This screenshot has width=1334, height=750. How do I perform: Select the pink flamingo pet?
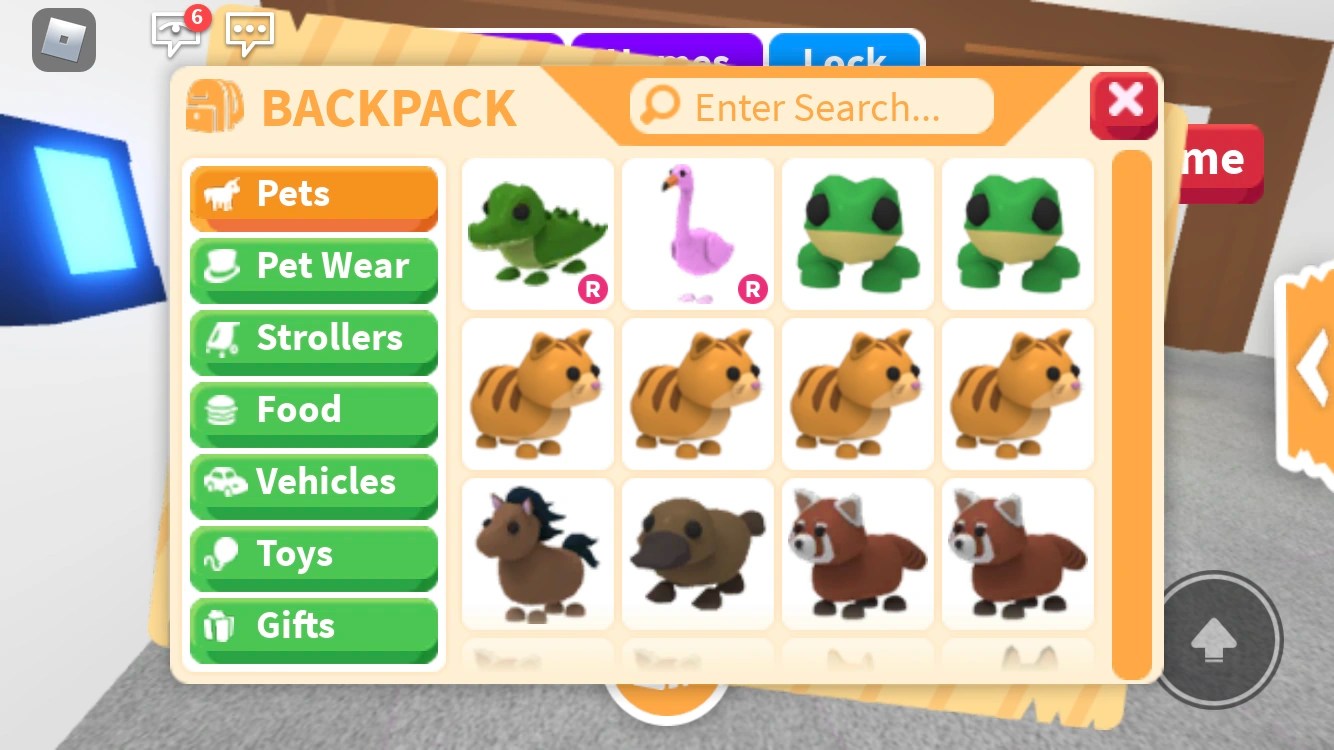tap(697, 233)
